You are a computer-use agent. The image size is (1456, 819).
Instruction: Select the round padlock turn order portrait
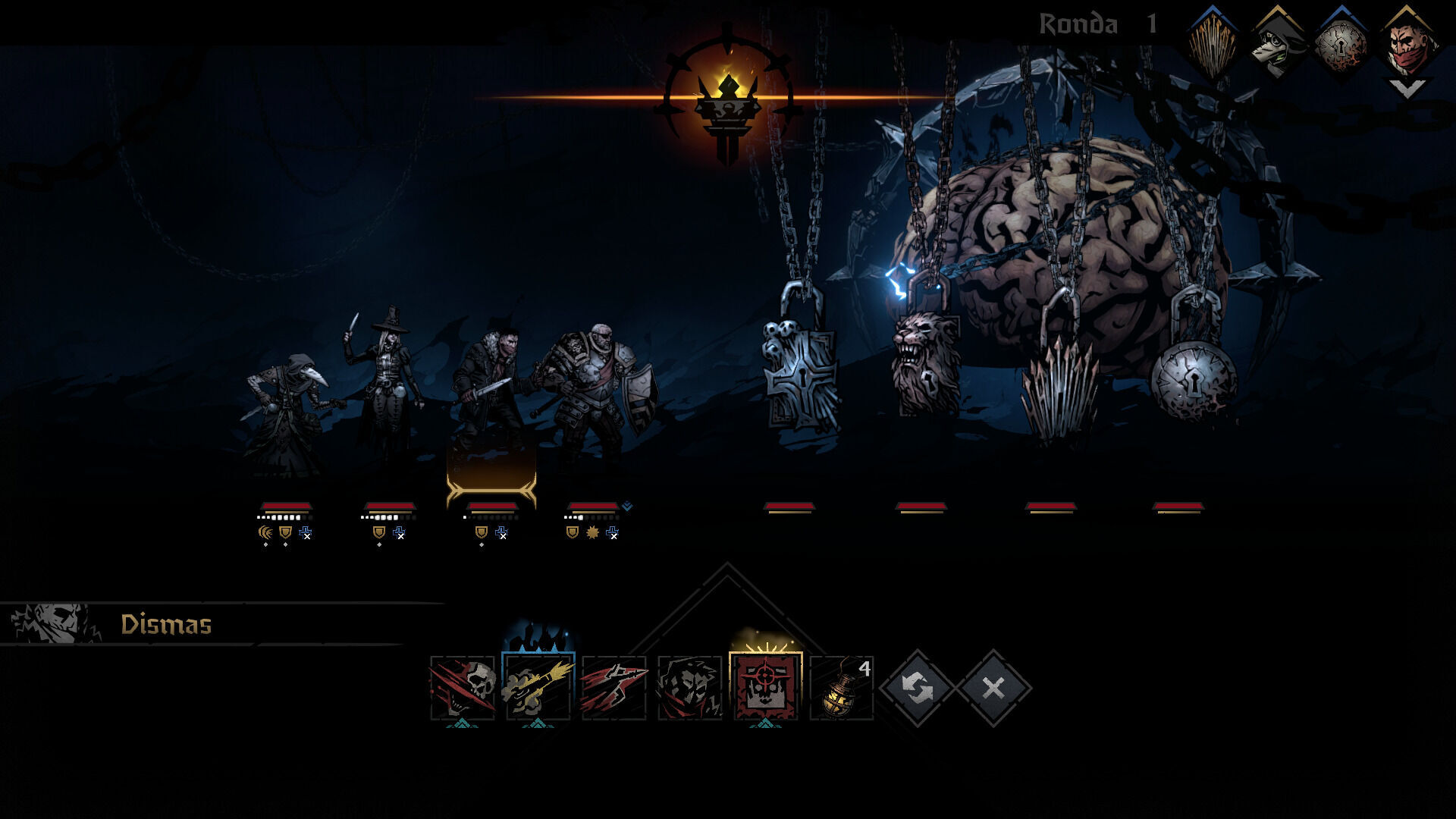point(1342,44)
